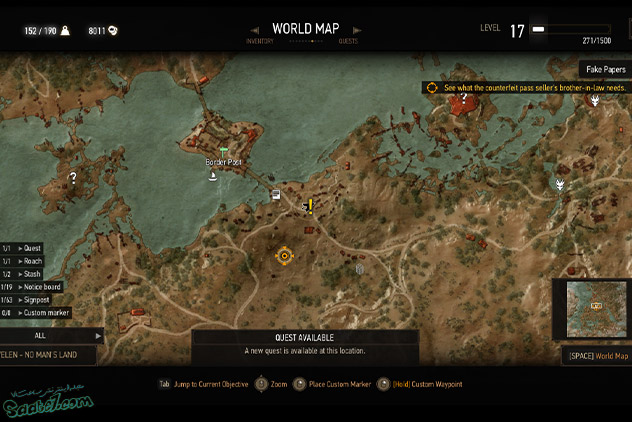This screenshot has height=422, width=632.
Task: Switch to the Quests tab
Action: tap(348, 41)
